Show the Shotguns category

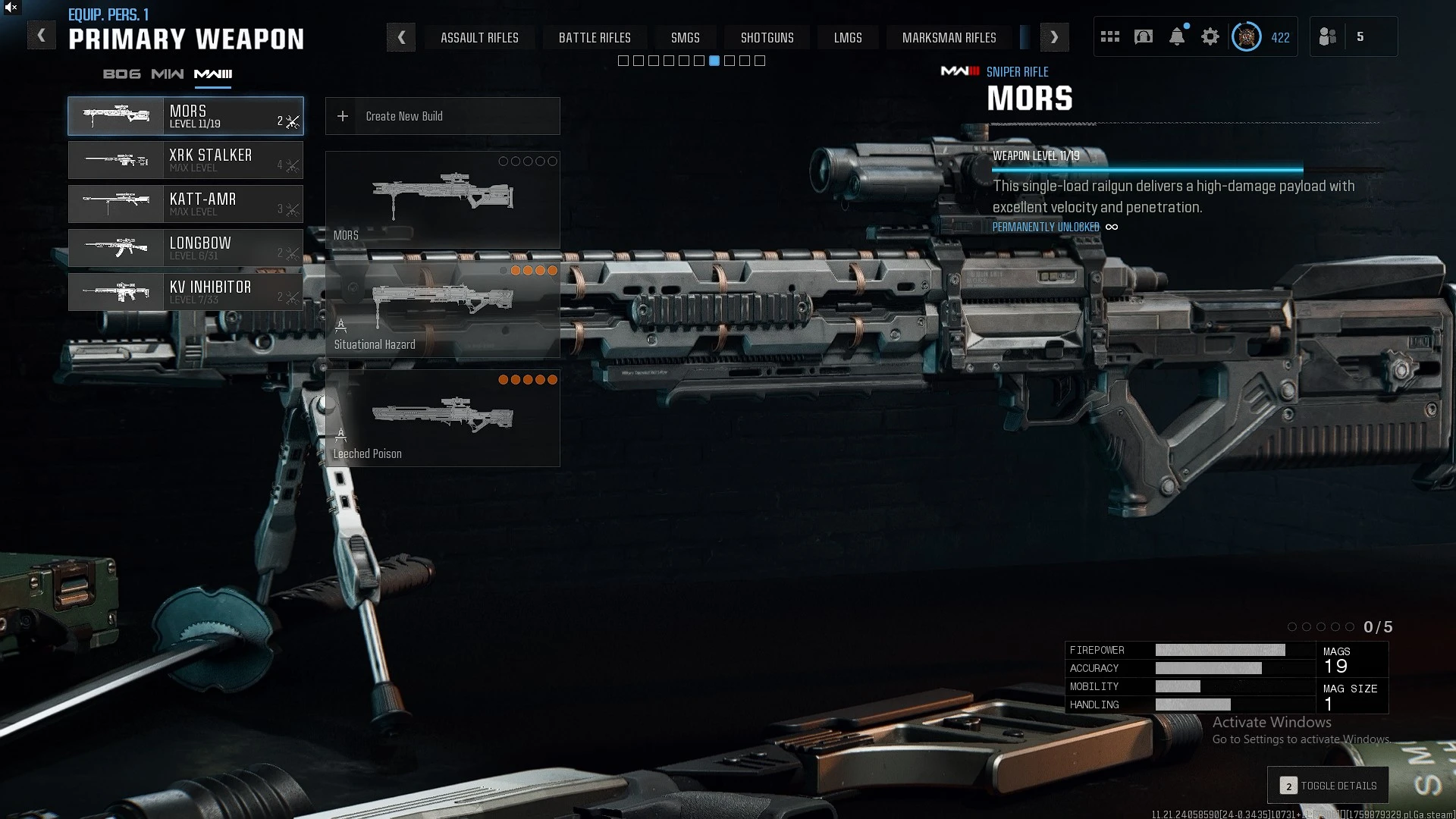click(767, 37)
